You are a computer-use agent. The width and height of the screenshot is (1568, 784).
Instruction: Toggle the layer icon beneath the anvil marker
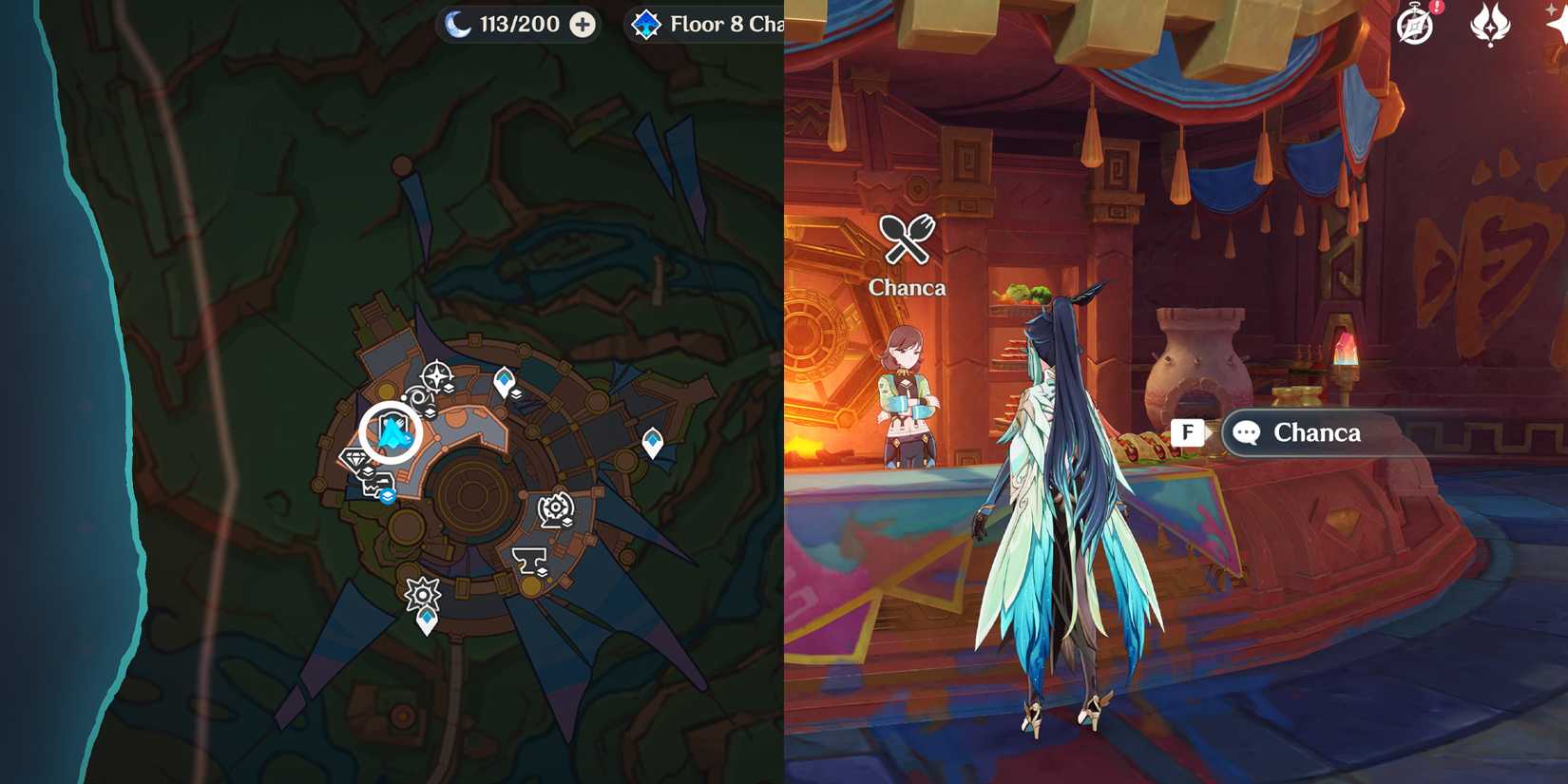click(543, 572)
